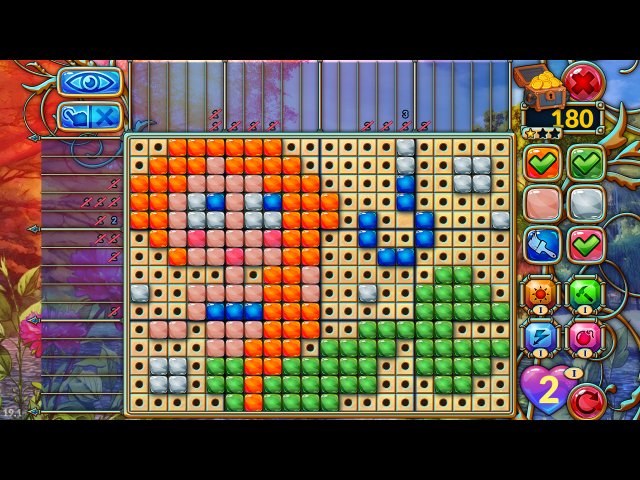Select the magenta color with checkmark
The image size is (640, 480).
coord(587,245)
